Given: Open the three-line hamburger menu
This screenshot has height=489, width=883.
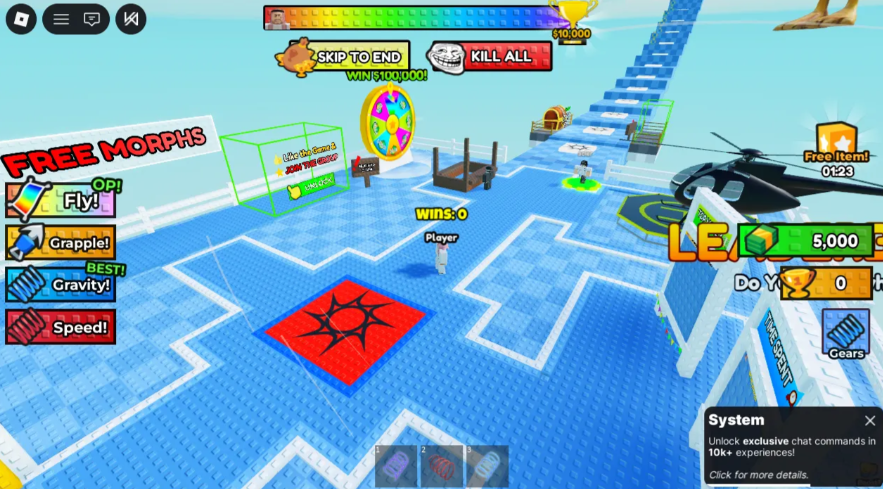Looking at the screenshot, I should tap(61, 19).
